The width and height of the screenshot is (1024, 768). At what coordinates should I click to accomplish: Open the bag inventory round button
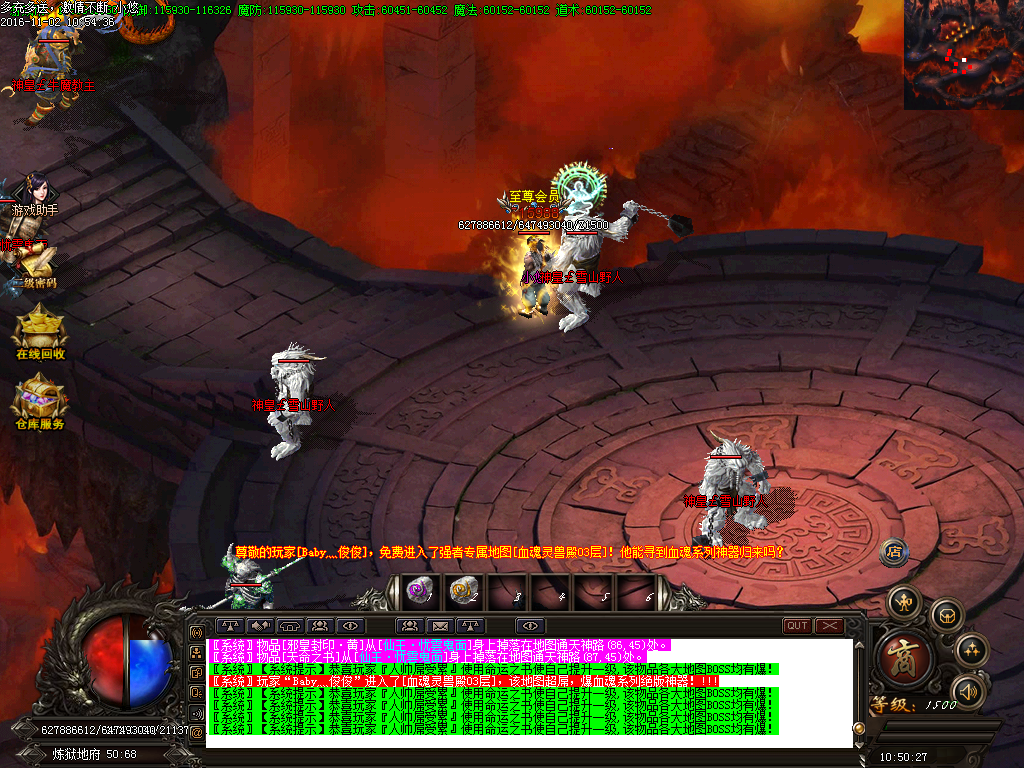(946, 615)
